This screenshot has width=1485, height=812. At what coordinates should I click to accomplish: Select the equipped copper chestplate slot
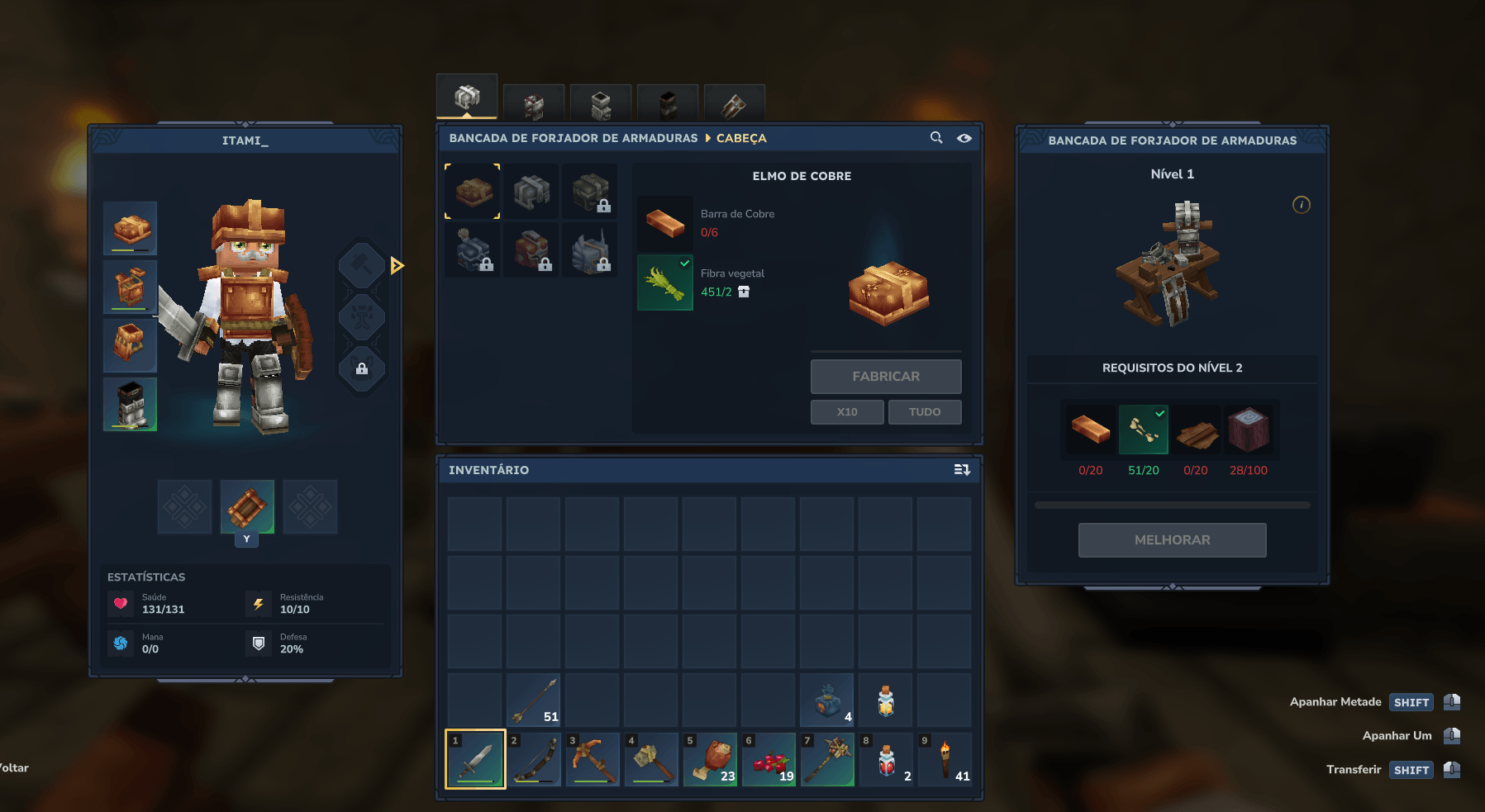pyautogui.click(x=131, y=287)
